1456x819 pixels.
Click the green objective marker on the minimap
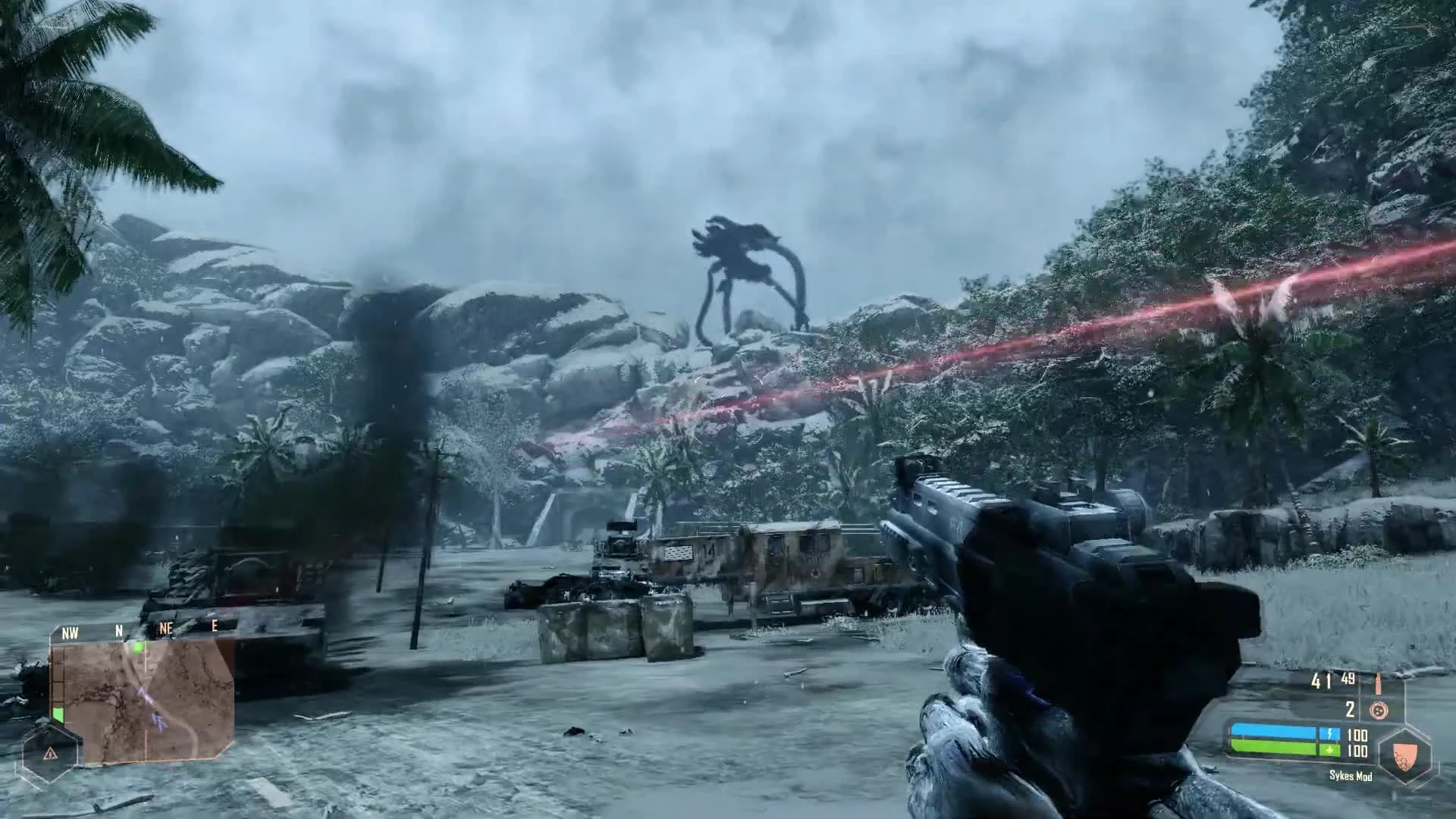139,647
